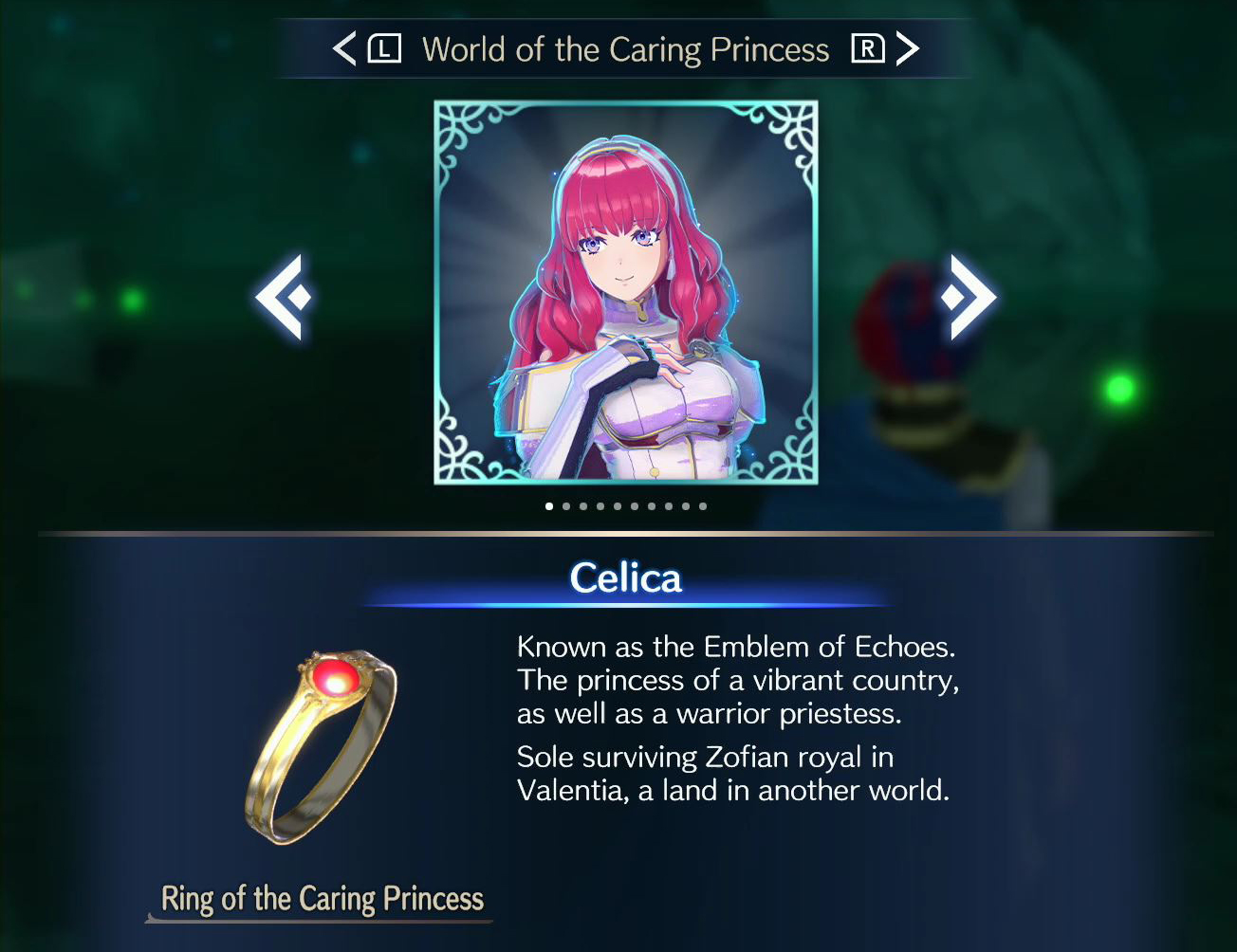Screen dimensions: 1237x952
Task: Select the last pagination dot
Action: [702, 505]
